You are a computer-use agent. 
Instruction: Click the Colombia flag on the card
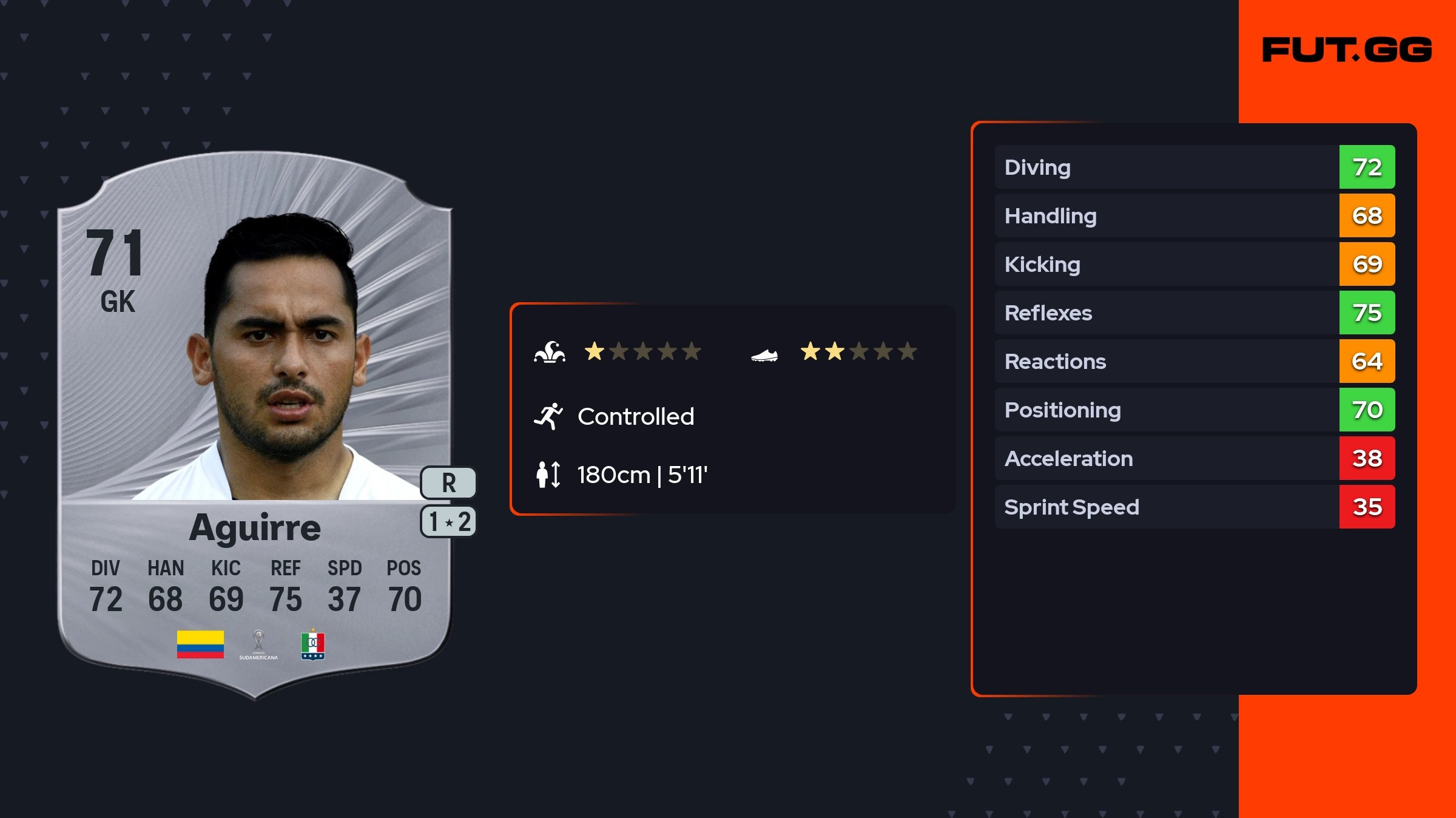pyautogui.click(x=200, y=644)
